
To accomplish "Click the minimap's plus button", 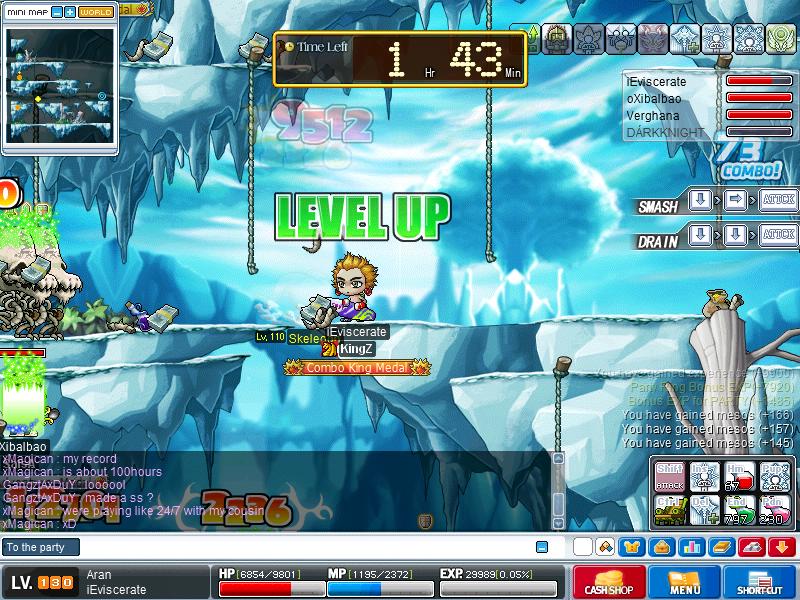I will pyautogui.click(x=70, y=12).
